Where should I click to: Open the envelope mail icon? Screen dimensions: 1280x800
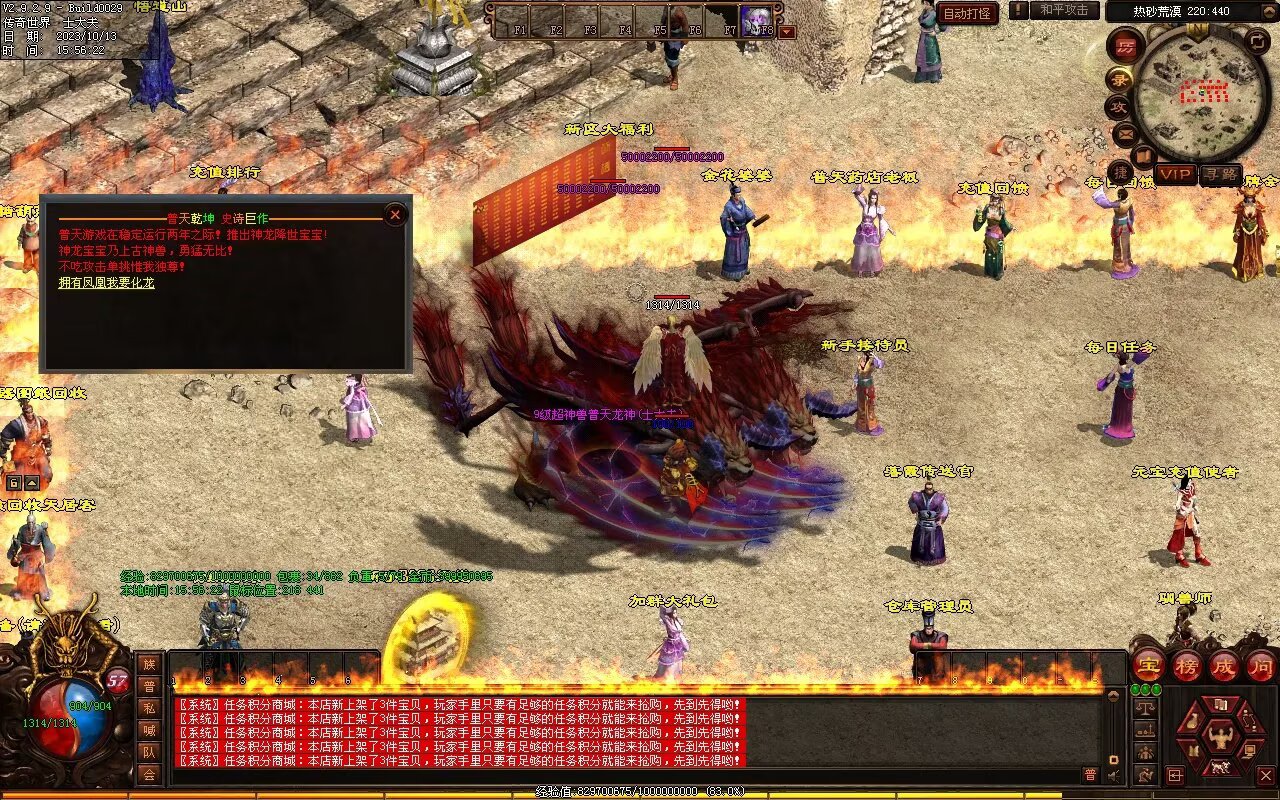pos(1124,133)
